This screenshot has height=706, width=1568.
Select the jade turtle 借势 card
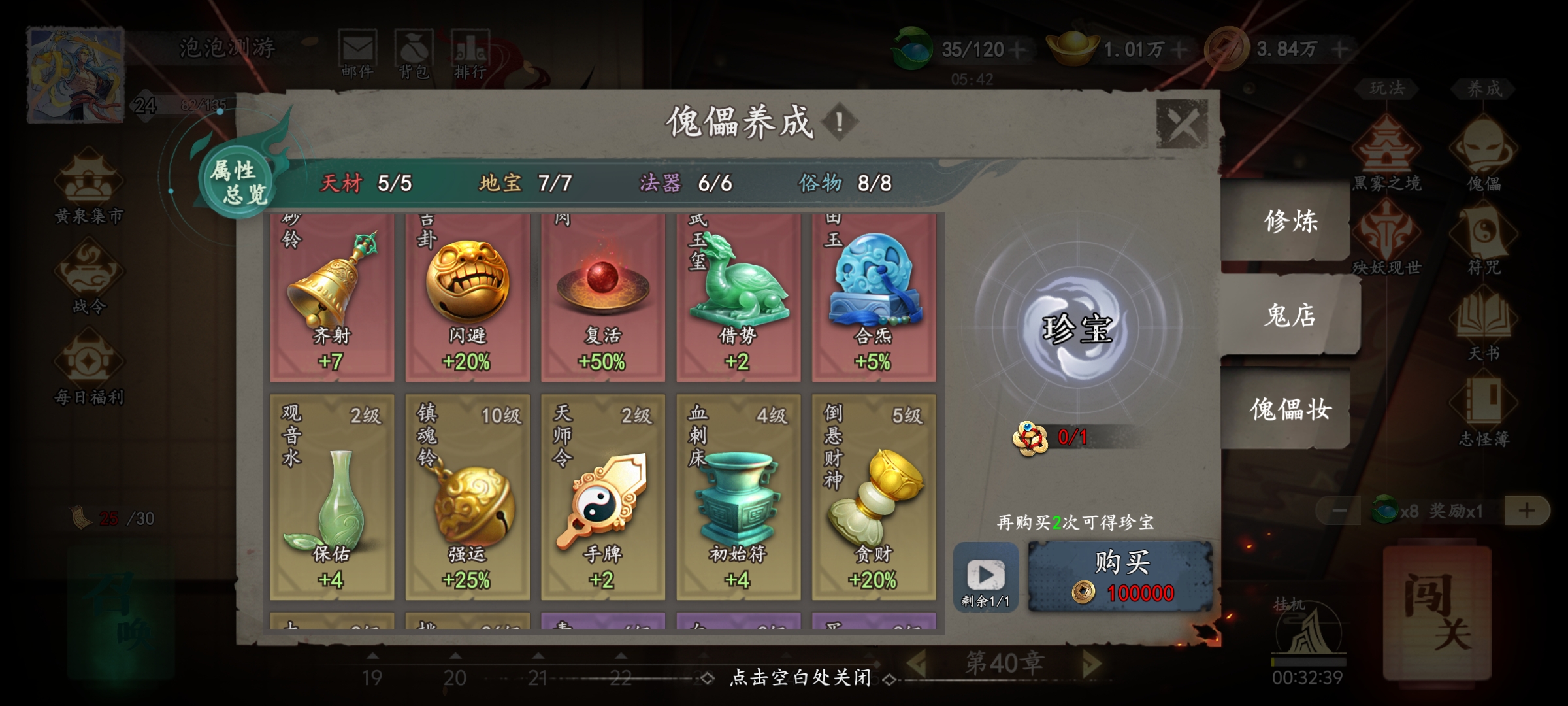pyautogui.click(x=738, y=298)
